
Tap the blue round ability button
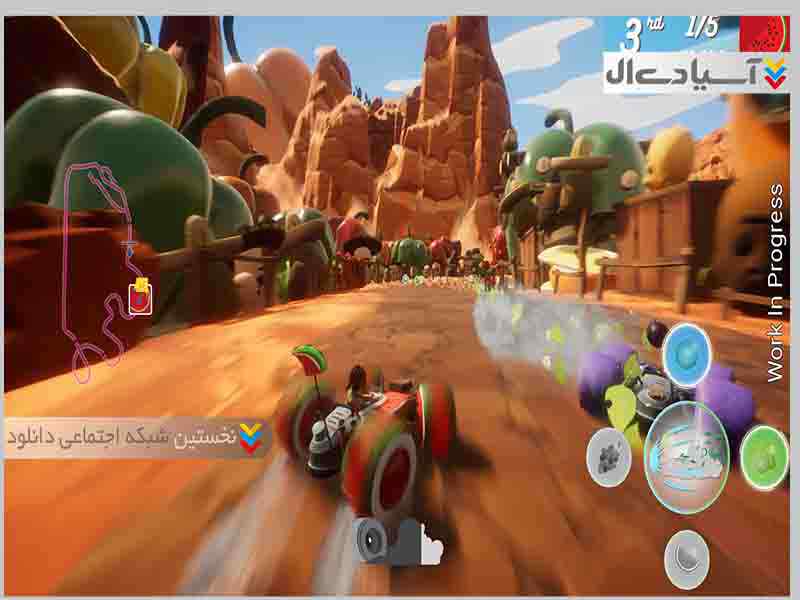click(686, 352)
